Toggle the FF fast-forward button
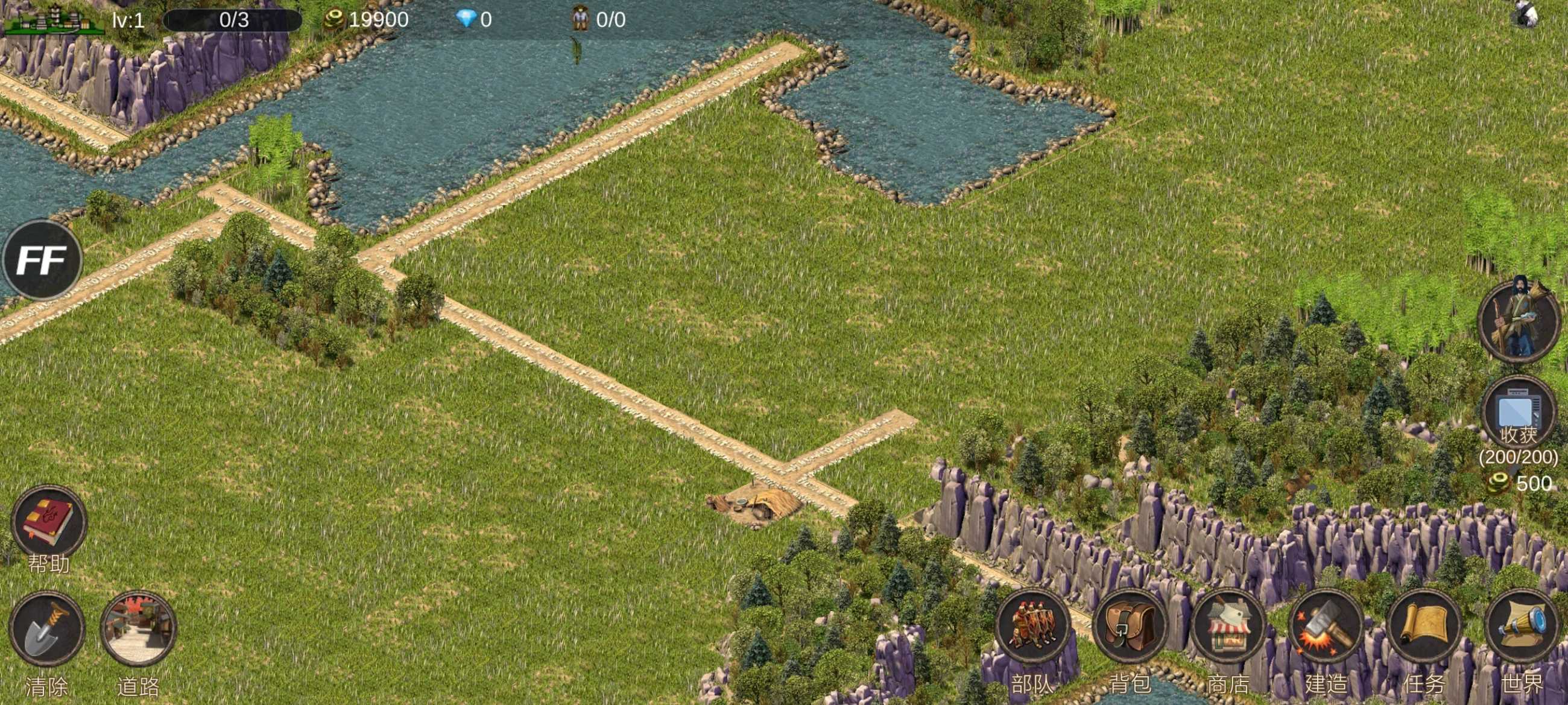The width and height of the screenshot is (1568, 705). click(42, 260)
